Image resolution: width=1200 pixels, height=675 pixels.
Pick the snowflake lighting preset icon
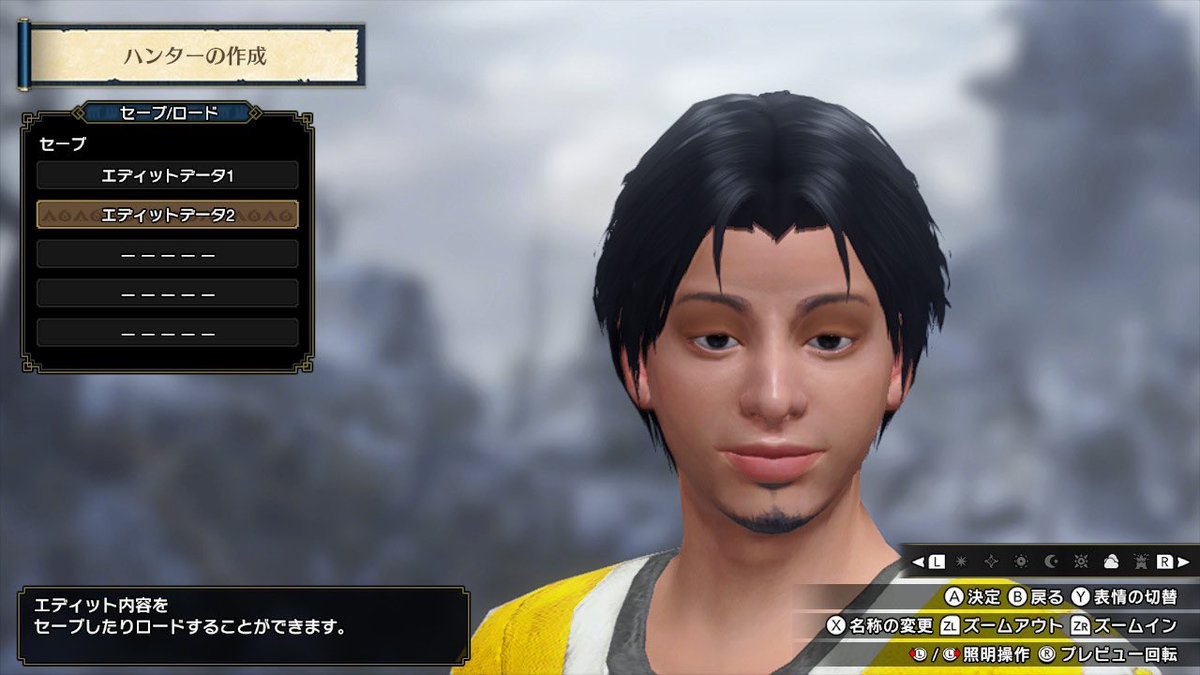click(x=962, y=561)
